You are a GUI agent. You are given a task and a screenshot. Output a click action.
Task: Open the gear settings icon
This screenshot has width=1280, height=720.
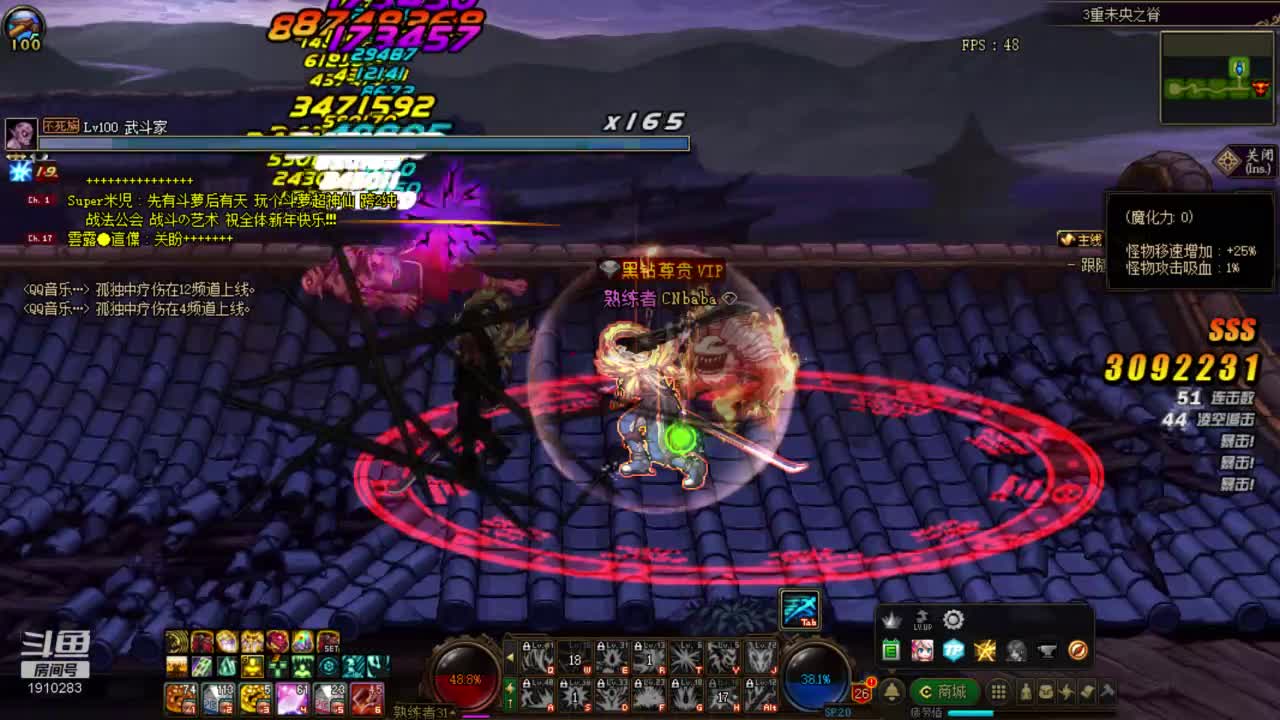(x=953, y=620)
